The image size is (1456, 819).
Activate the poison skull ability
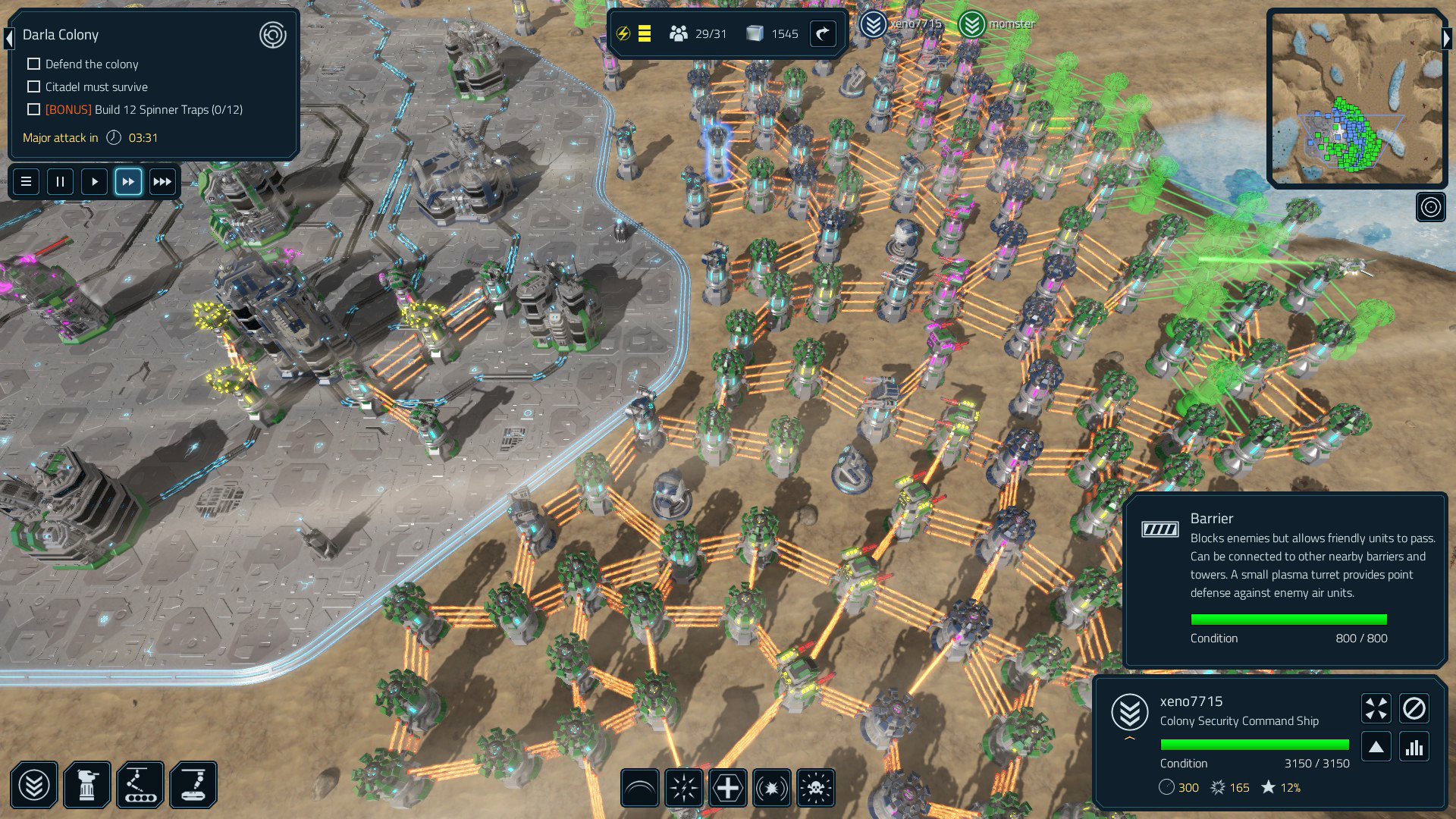coord(815,788)
